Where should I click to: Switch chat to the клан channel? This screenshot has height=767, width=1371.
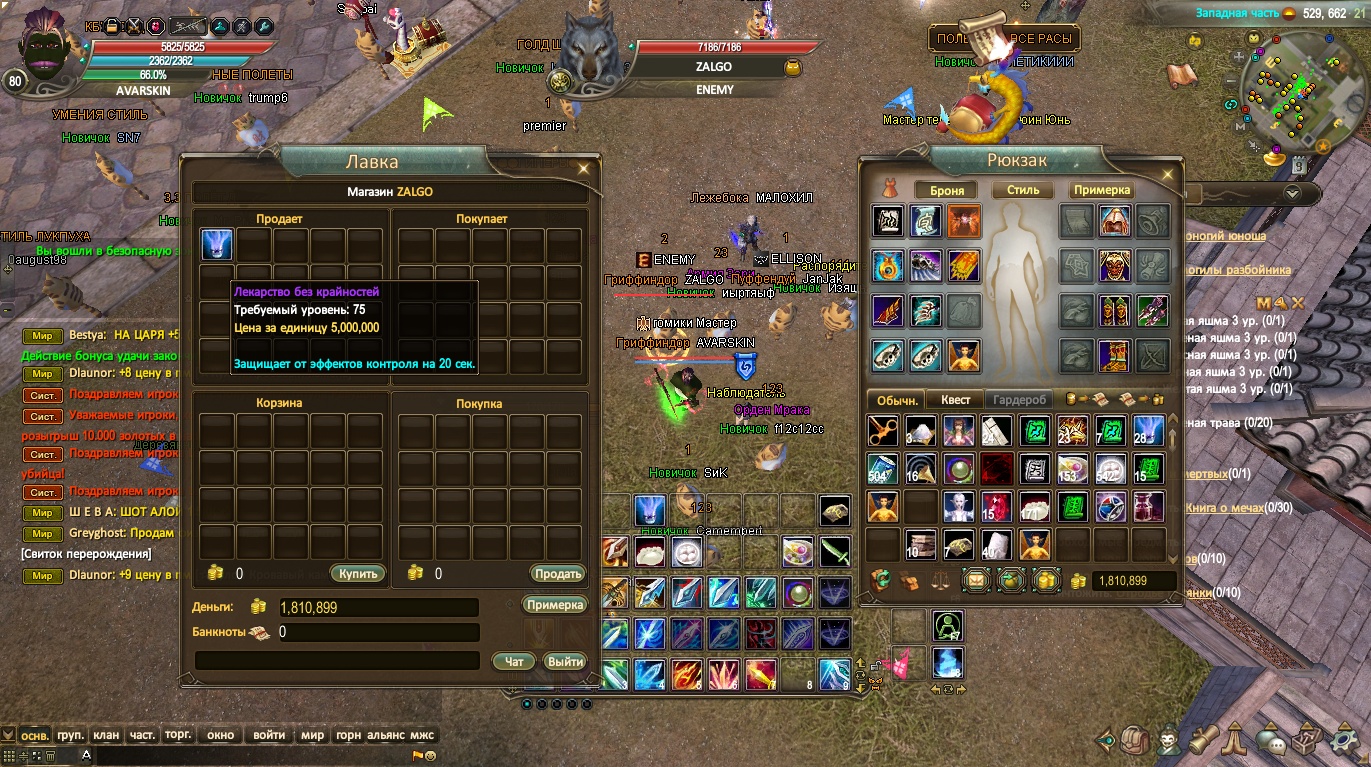coord(106,735)
